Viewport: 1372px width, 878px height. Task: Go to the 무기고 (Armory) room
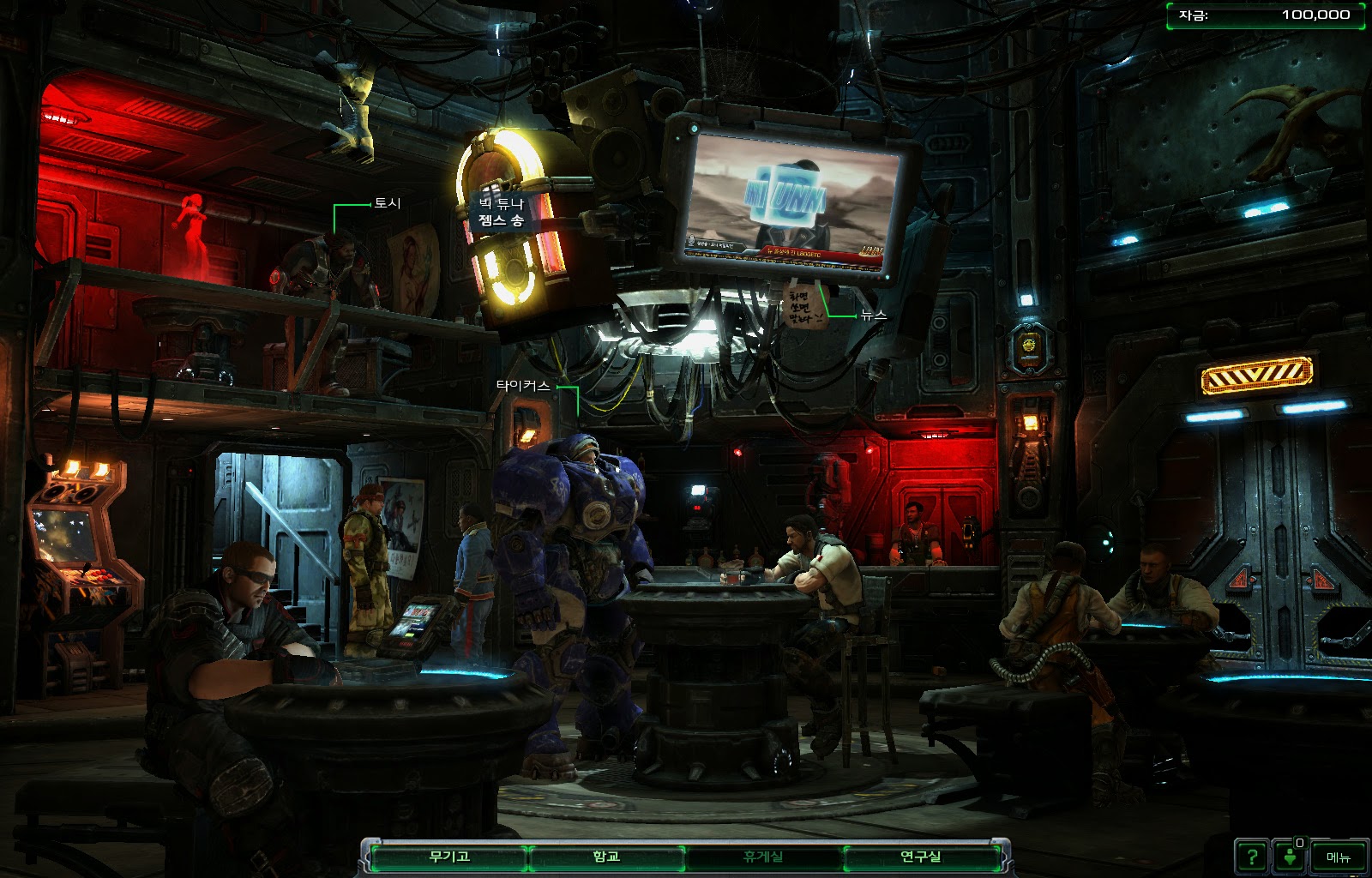[449, 857]
